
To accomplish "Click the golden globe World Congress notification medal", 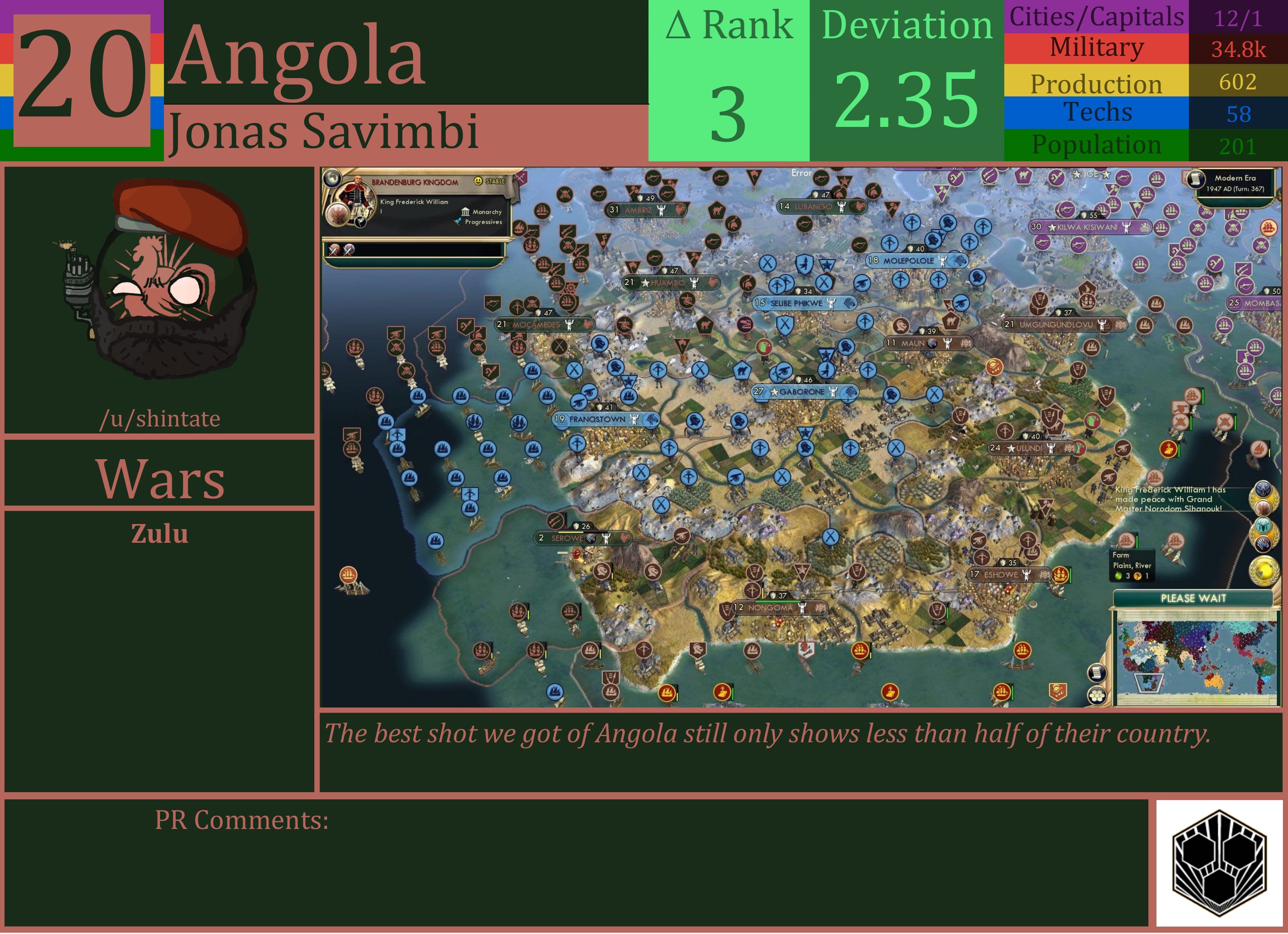I will 1264,571.
